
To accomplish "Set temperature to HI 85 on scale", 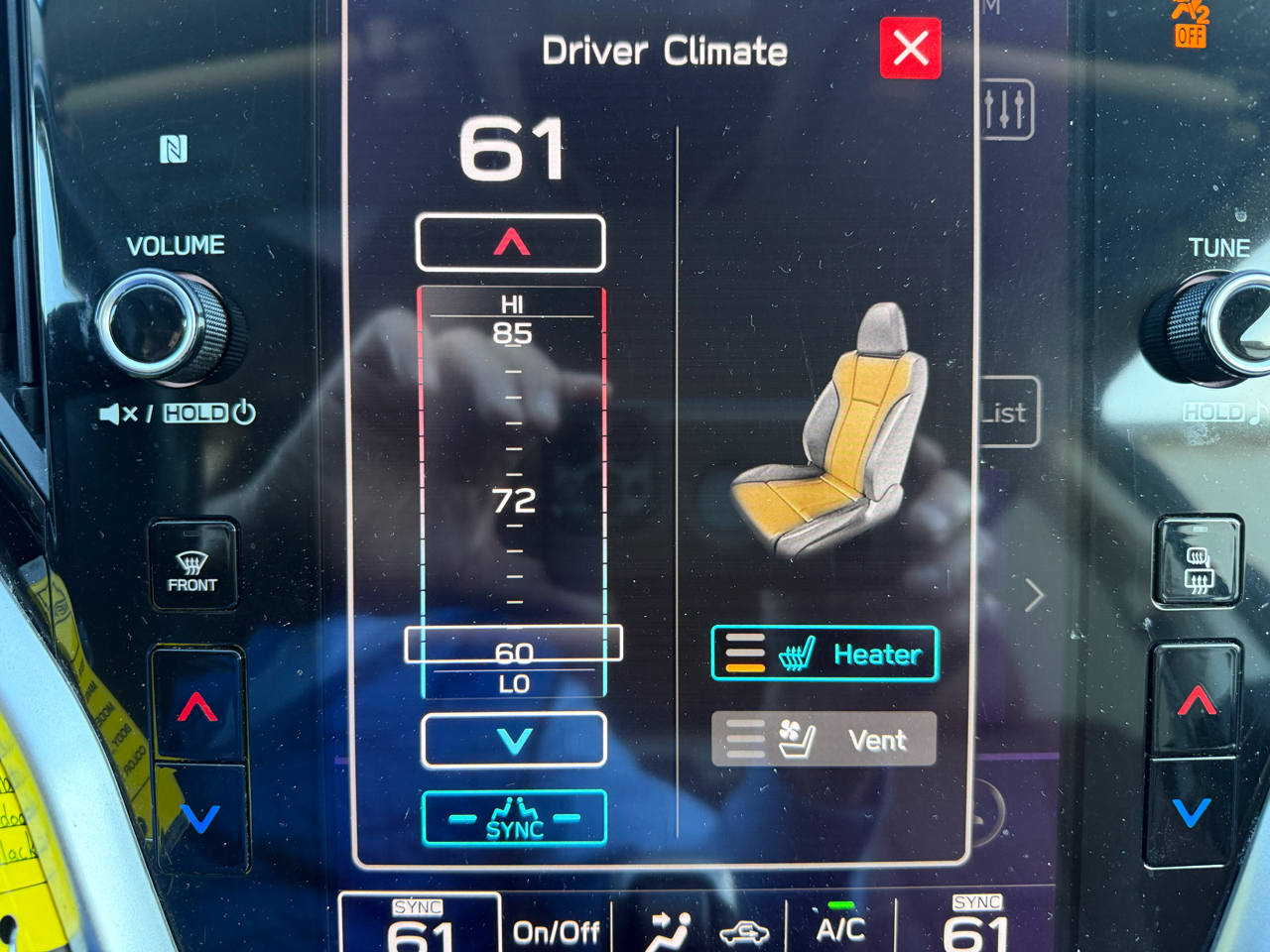I will click(512, 331).
